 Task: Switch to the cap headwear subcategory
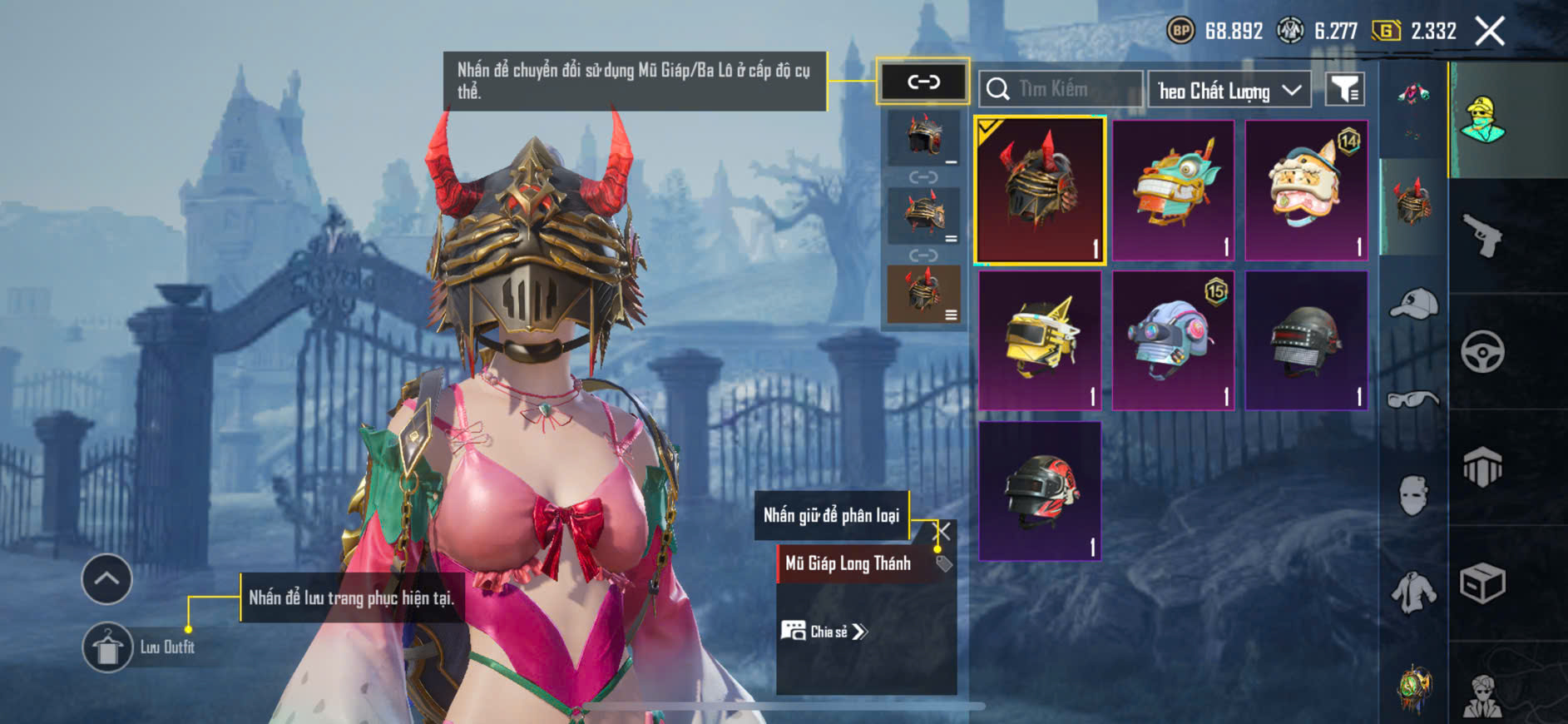[1413, 303]
